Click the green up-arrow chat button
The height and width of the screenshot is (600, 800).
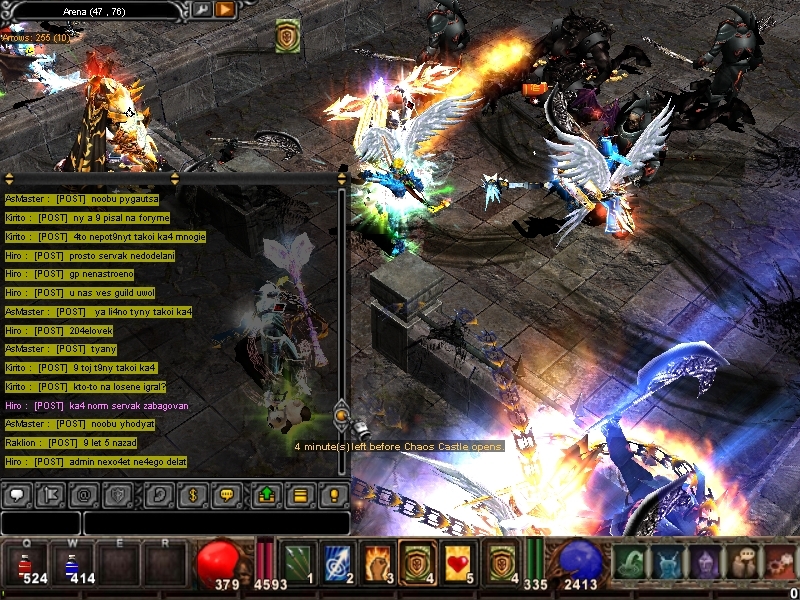tap(266, 494)
